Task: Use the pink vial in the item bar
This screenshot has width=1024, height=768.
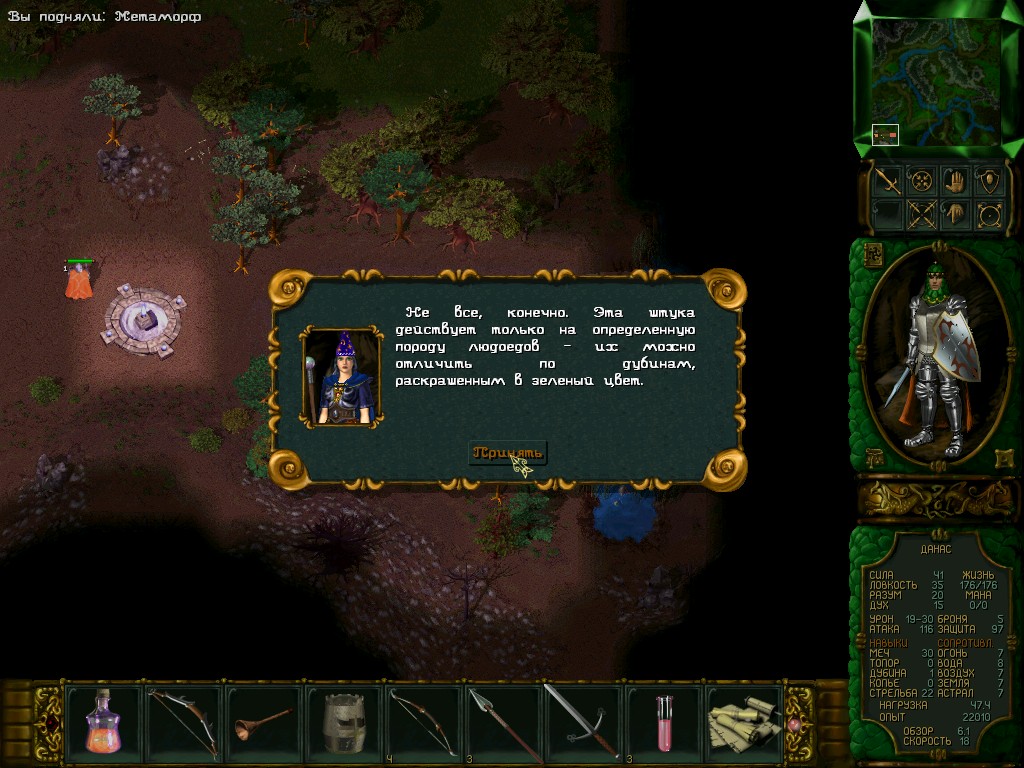Action: pos(663,720)
